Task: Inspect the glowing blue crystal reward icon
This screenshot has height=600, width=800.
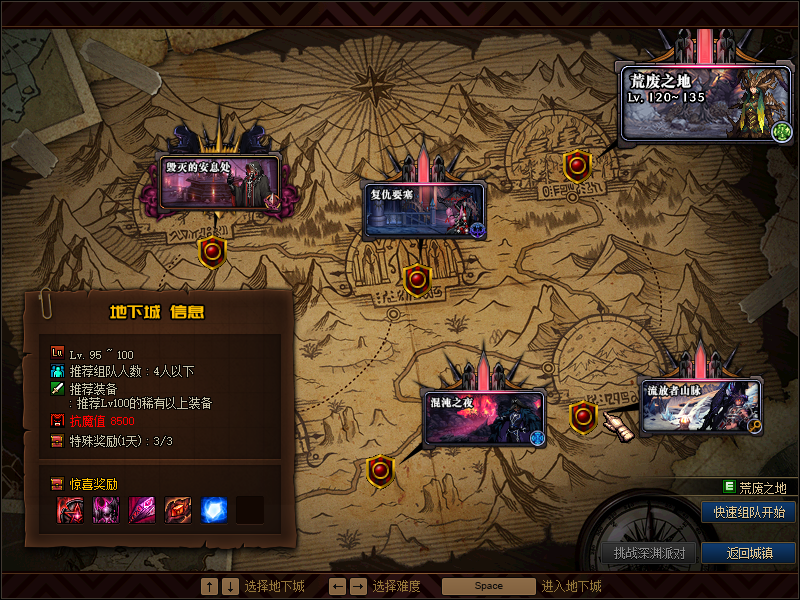Action: tap(214, 510)
